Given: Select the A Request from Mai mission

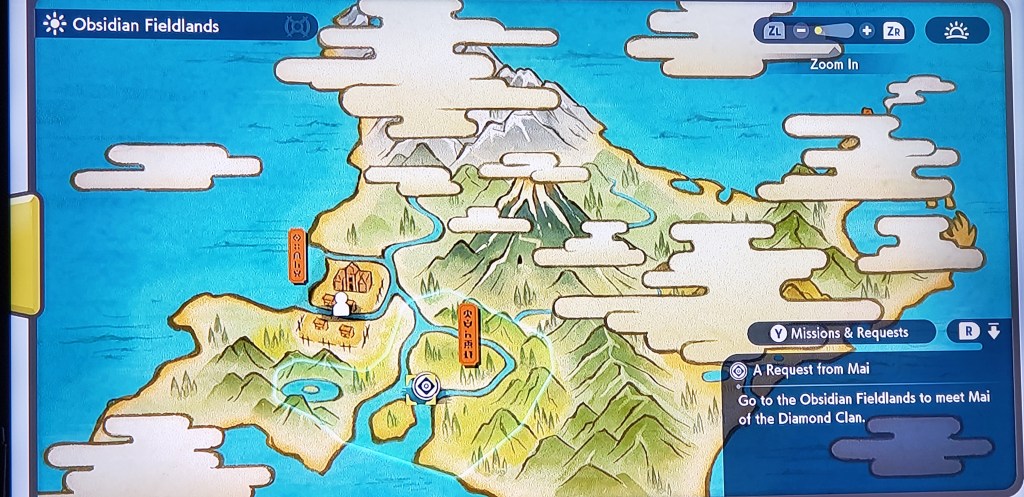Looking at the screenshot, I should [810, 370].
